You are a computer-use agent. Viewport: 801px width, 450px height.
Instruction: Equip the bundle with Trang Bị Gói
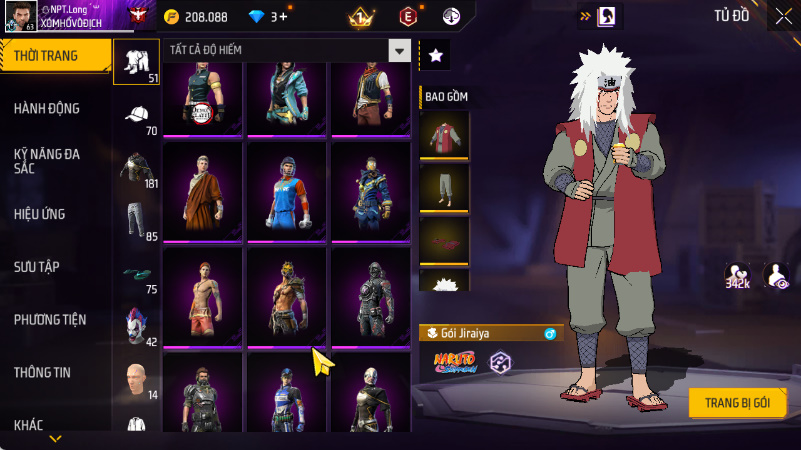click(x=737, y=401)
